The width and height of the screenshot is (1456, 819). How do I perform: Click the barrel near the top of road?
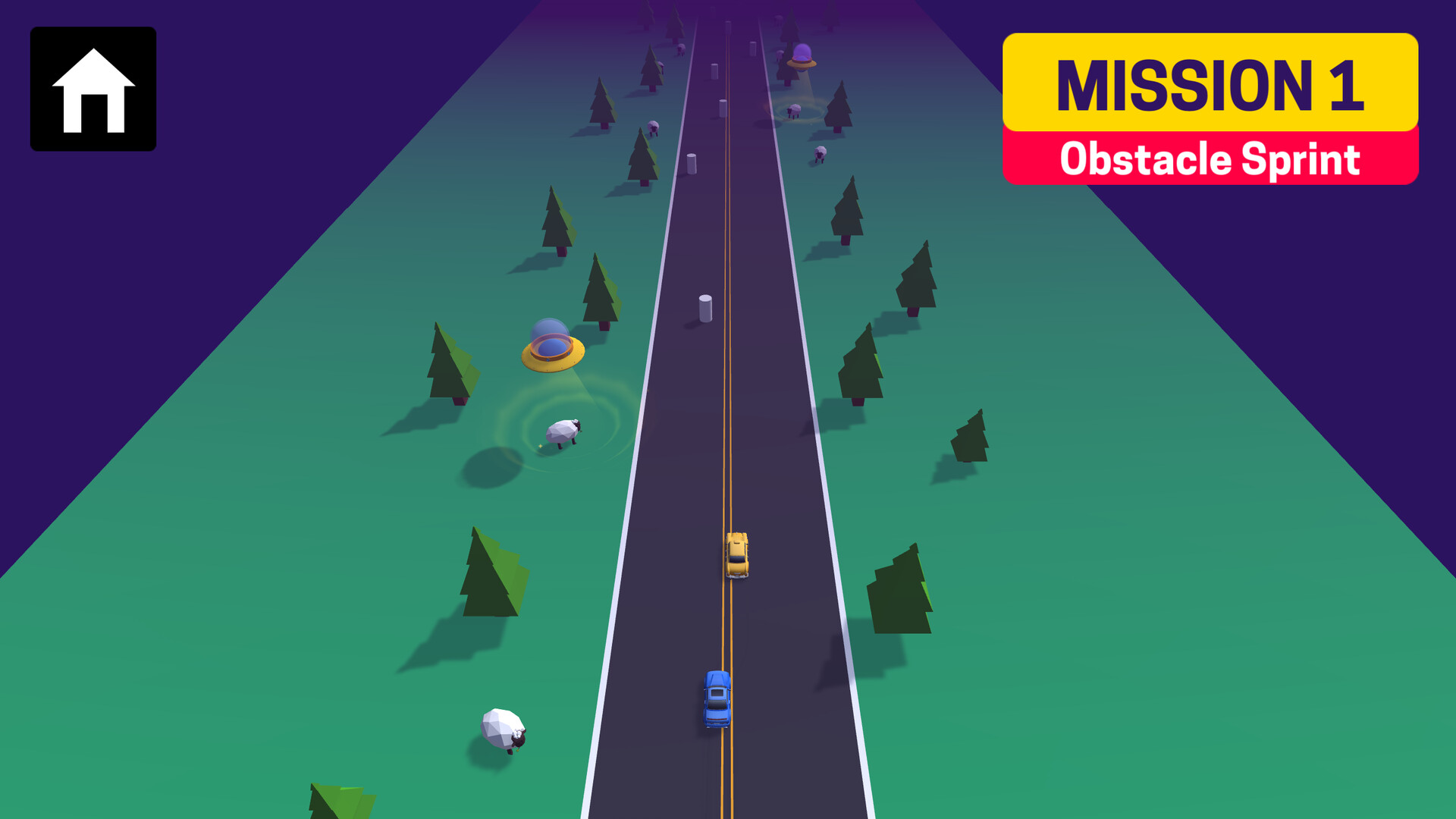[x=713, y=72]
